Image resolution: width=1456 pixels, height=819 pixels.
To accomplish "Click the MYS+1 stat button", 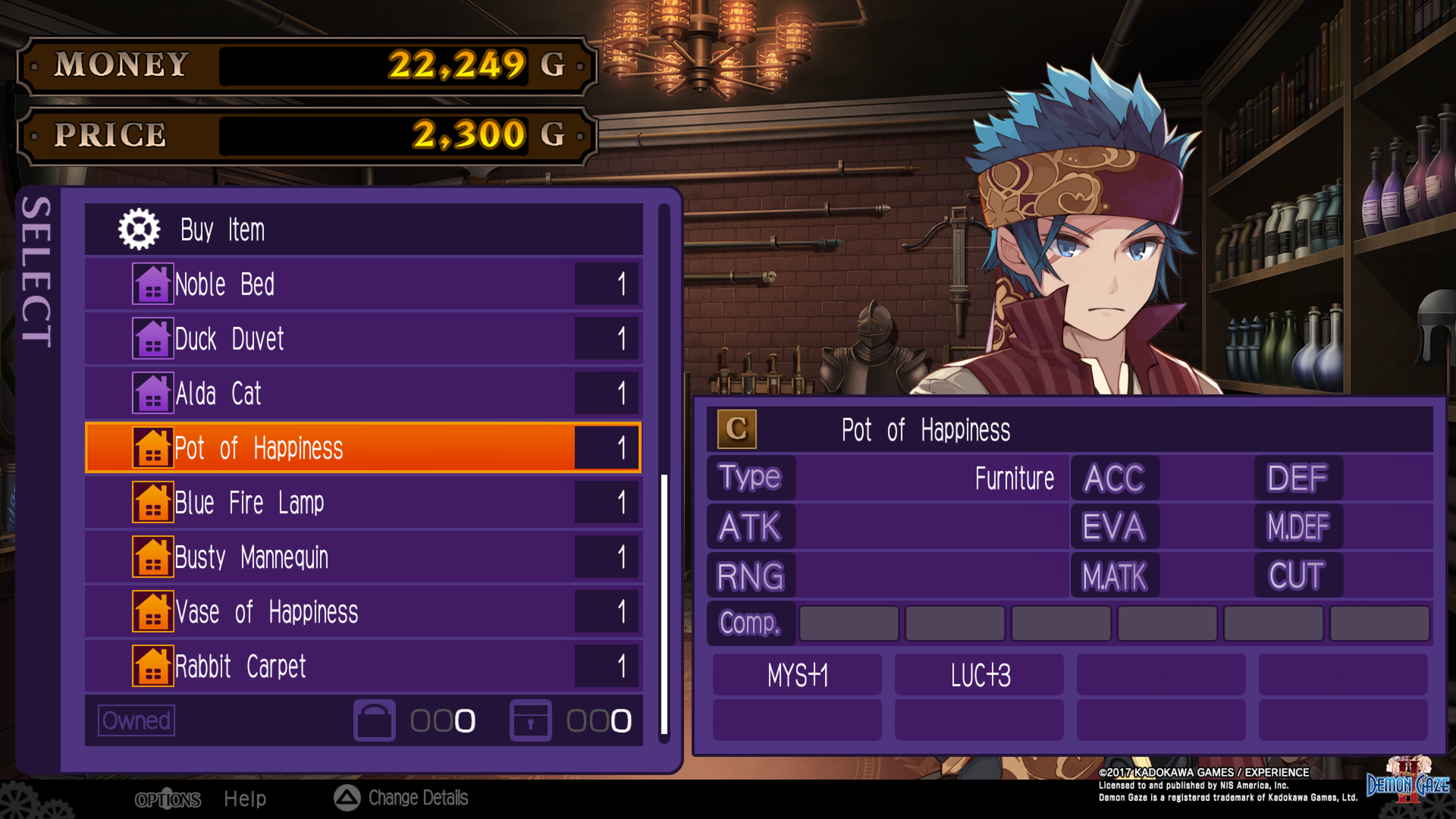I will coord(795,675).
